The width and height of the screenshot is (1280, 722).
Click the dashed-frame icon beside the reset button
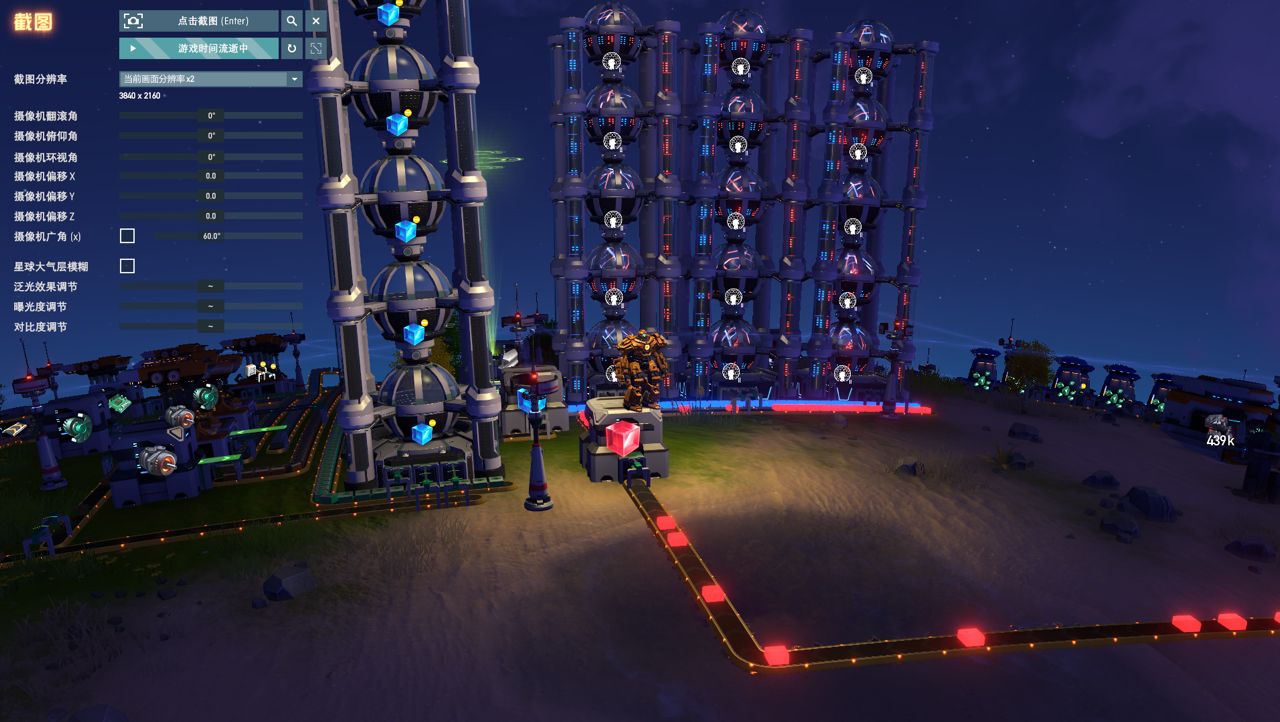(x=316, y=48)
